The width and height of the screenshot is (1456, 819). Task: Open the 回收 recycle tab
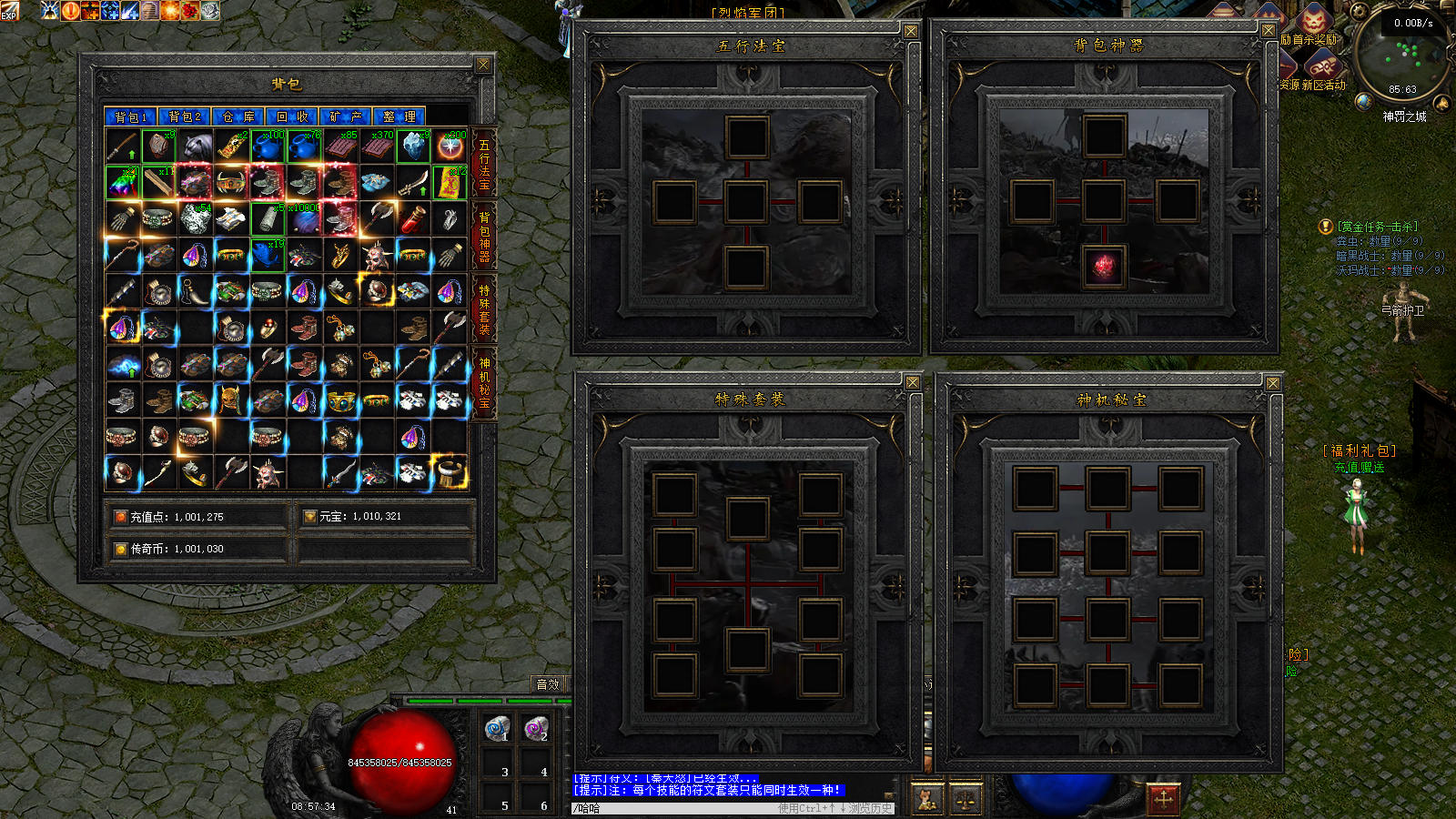(292, 116)
